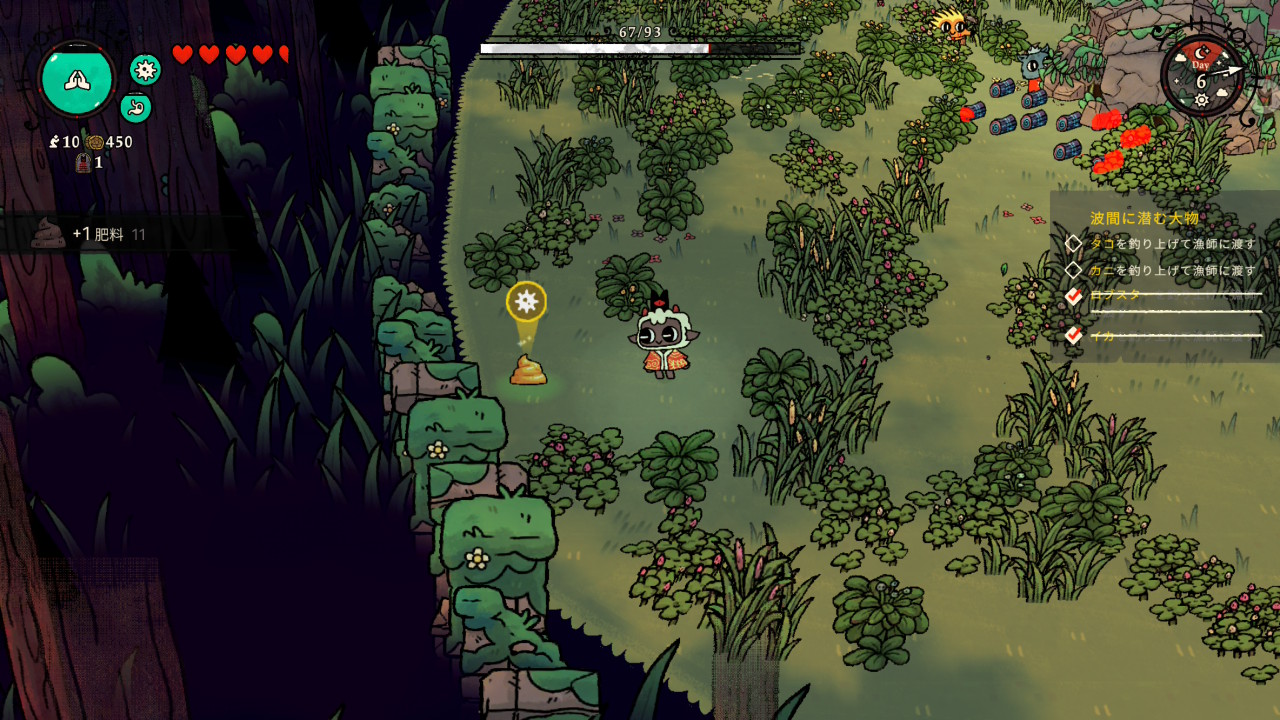Select the green germ sickness icon
The width and height of the screenshot is (1280, 720).
point(146,69)
